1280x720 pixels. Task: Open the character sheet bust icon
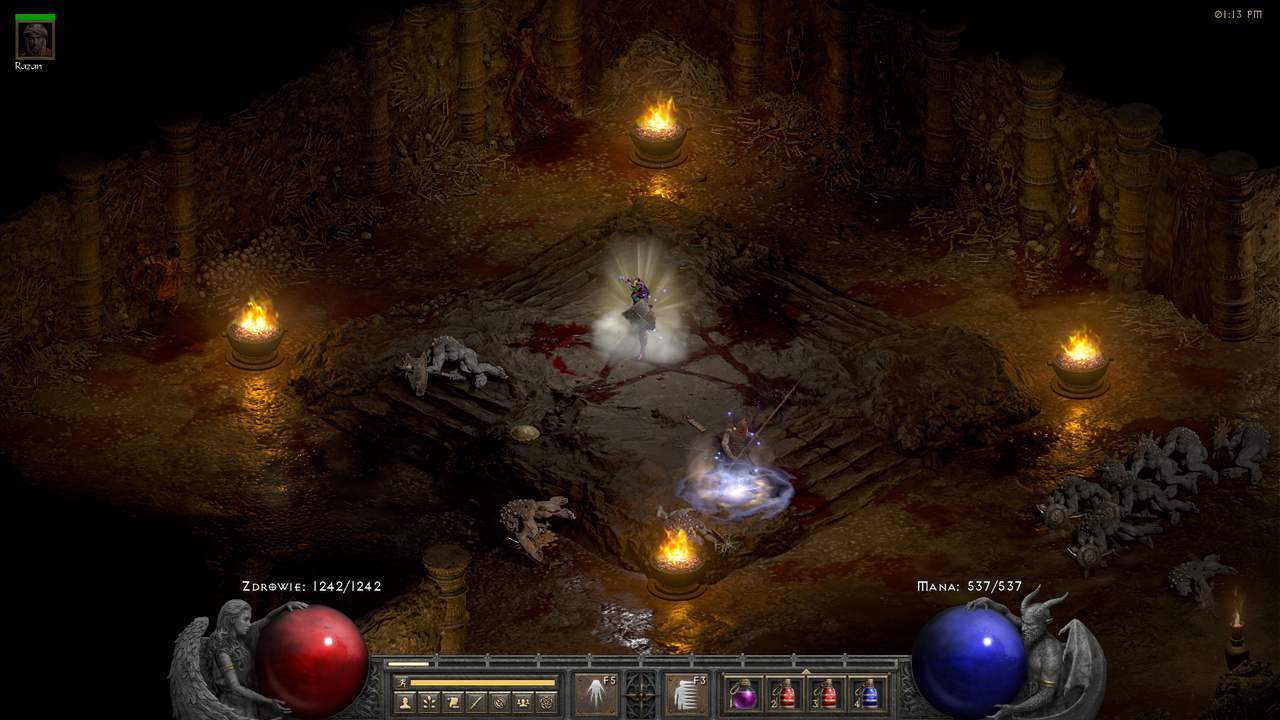click(x=405, y=702)
